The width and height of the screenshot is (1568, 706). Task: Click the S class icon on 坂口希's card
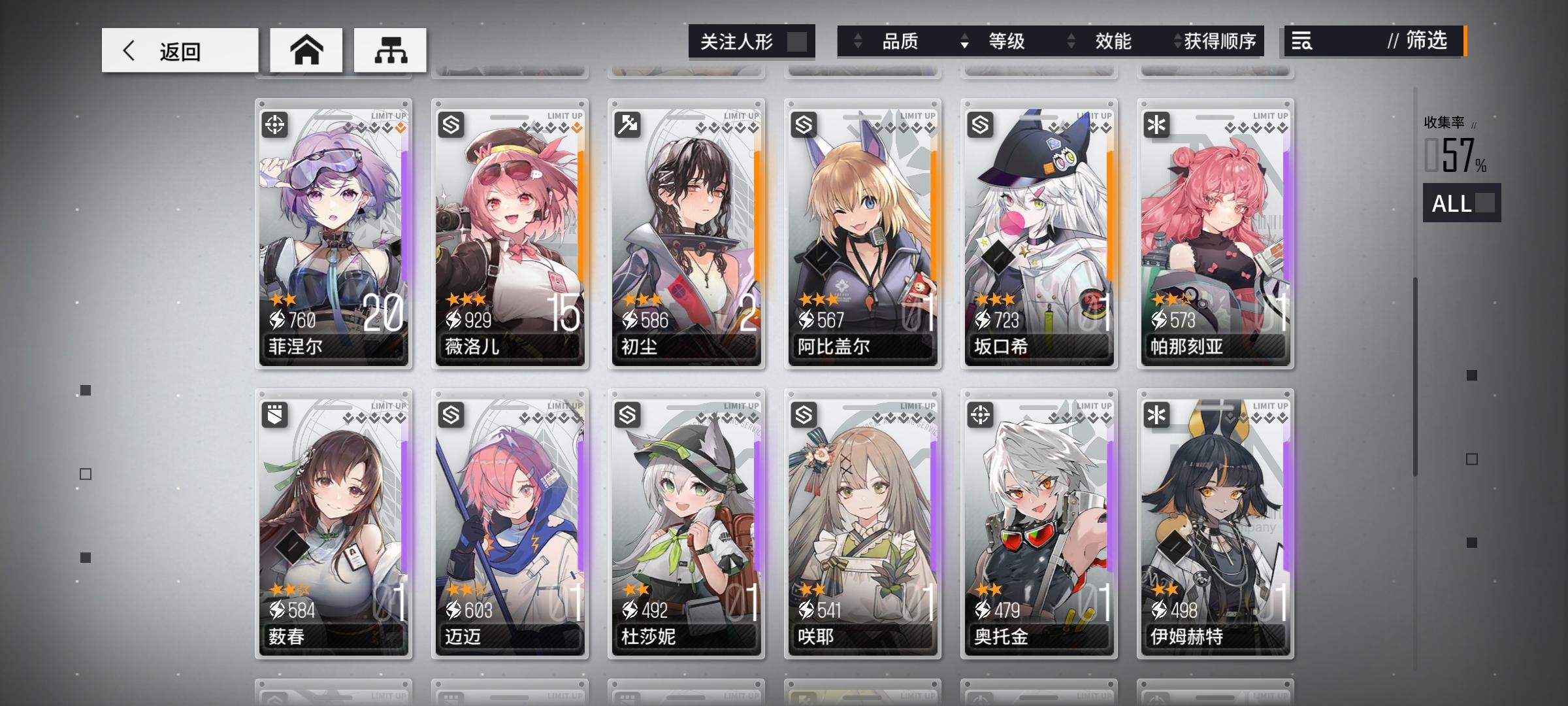pos(981,124)
